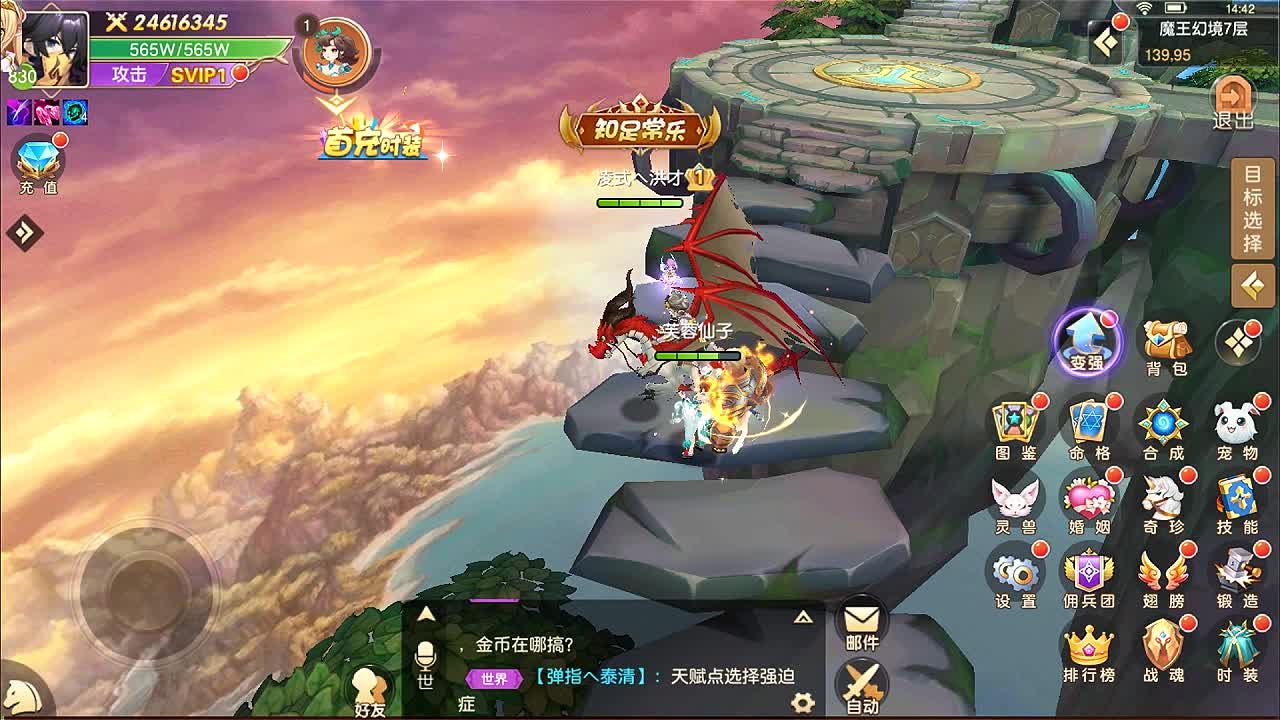Viewport: 1280px width, 720px height.
Task: Open the 命格 fate menu
Action: 1089,428
